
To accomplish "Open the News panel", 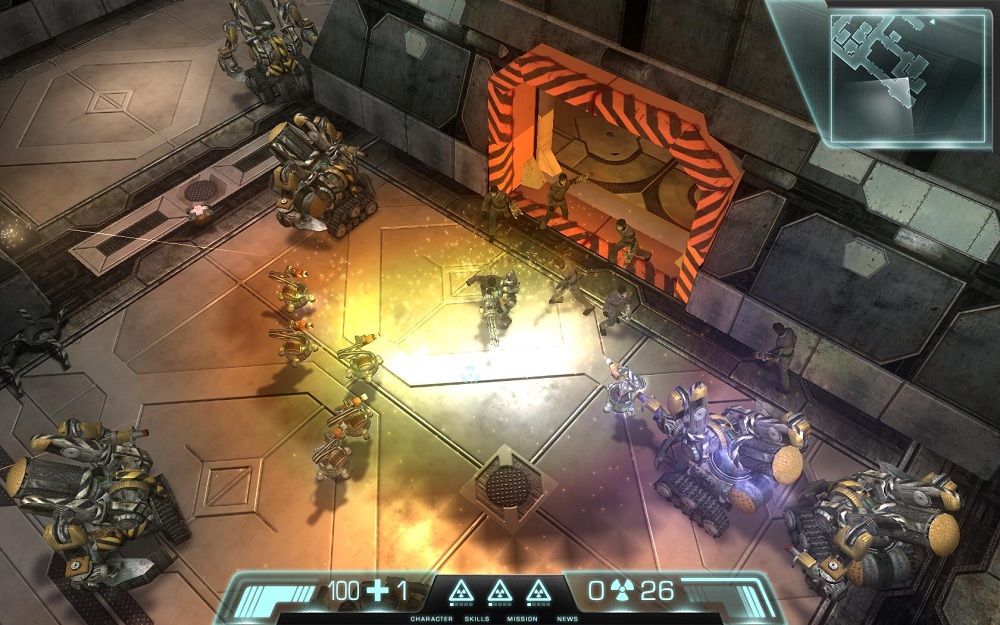I will point(567,619).
